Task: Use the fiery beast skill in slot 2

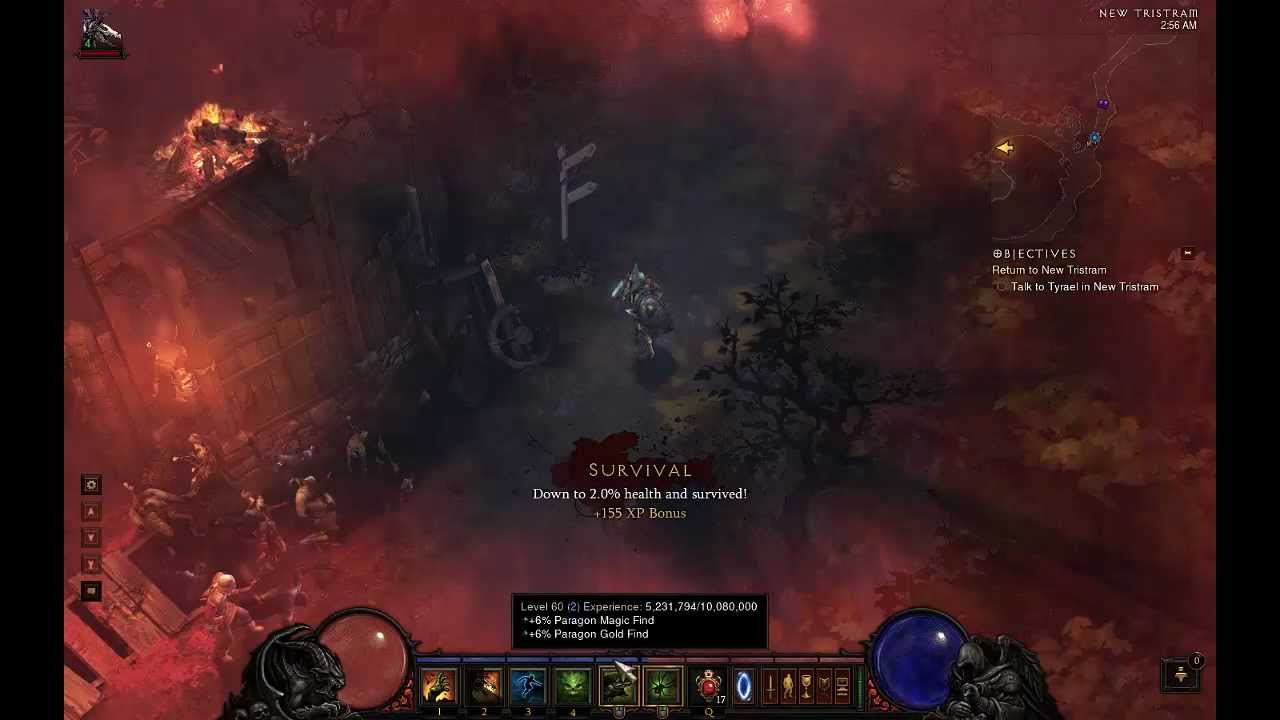Action: [484, 687]
